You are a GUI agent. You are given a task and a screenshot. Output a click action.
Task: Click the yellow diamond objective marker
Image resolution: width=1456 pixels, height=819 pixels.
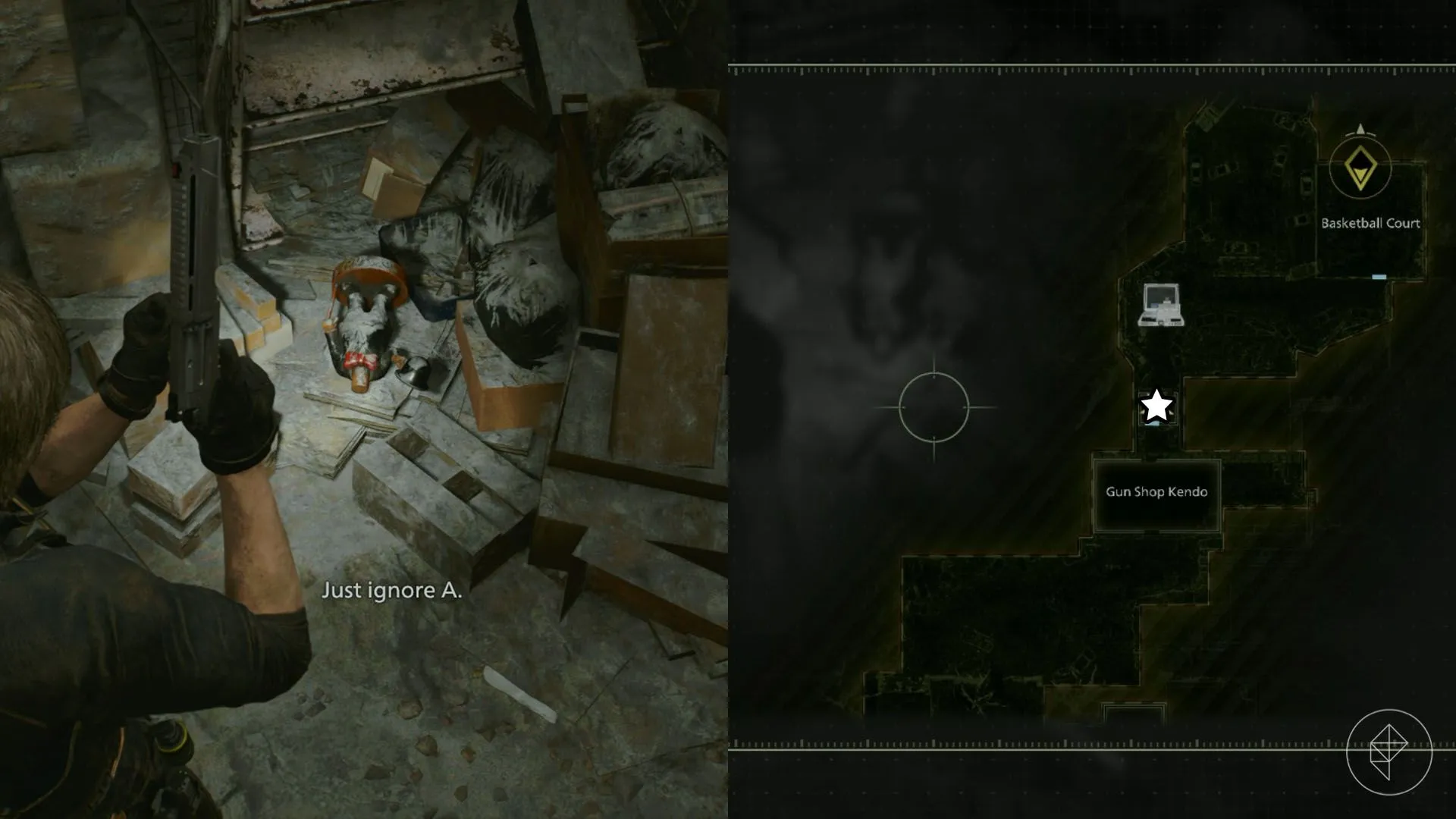tap(1360, 168)
